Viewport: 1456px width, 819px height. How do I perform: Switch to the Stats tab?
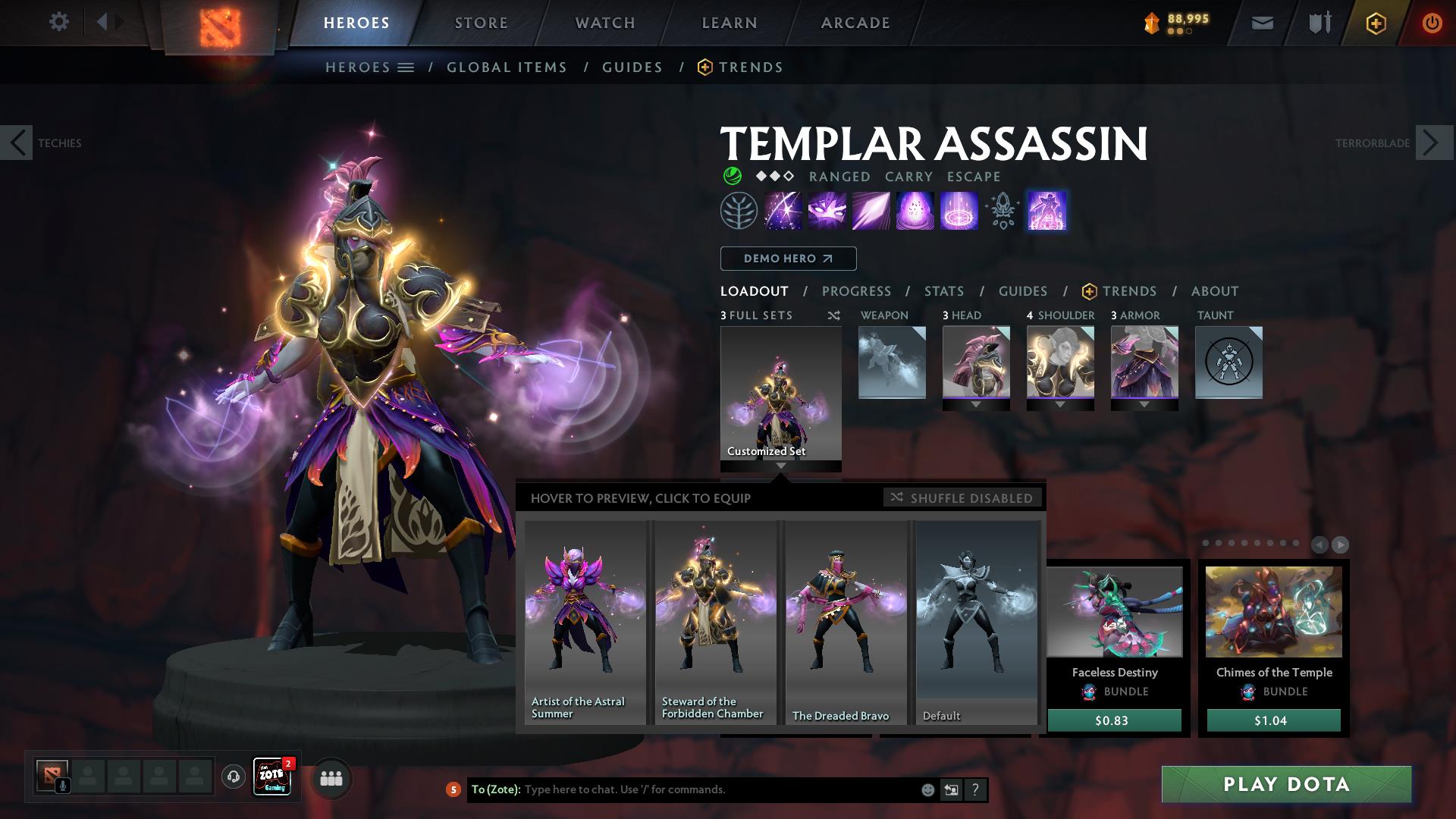click(x=943, y=291)
